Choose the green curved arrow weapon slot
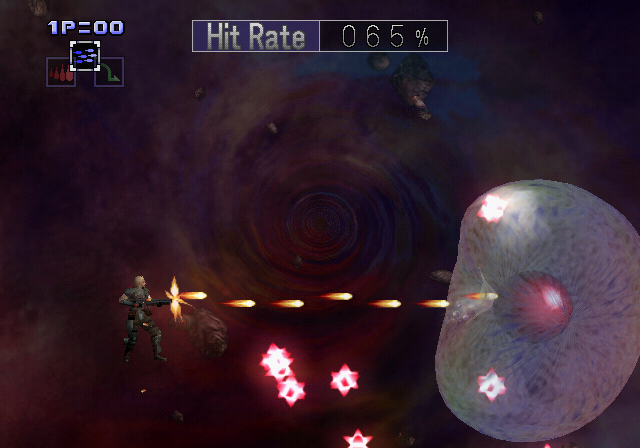The width and height of the screenshot is (640, 448). [x=109, y=73]
